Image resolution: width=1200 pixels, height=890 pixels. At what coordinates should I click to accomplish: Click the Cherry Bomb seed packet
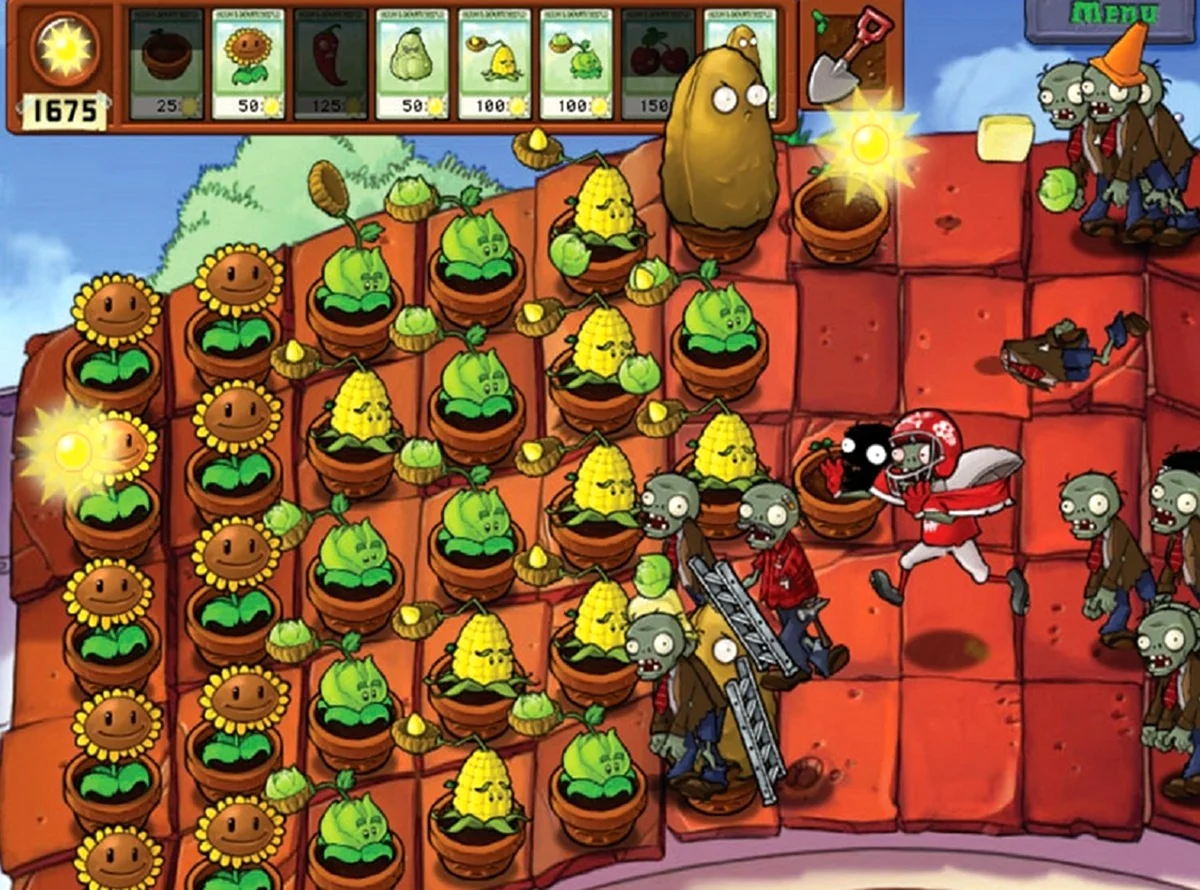(x=656, y=64)
